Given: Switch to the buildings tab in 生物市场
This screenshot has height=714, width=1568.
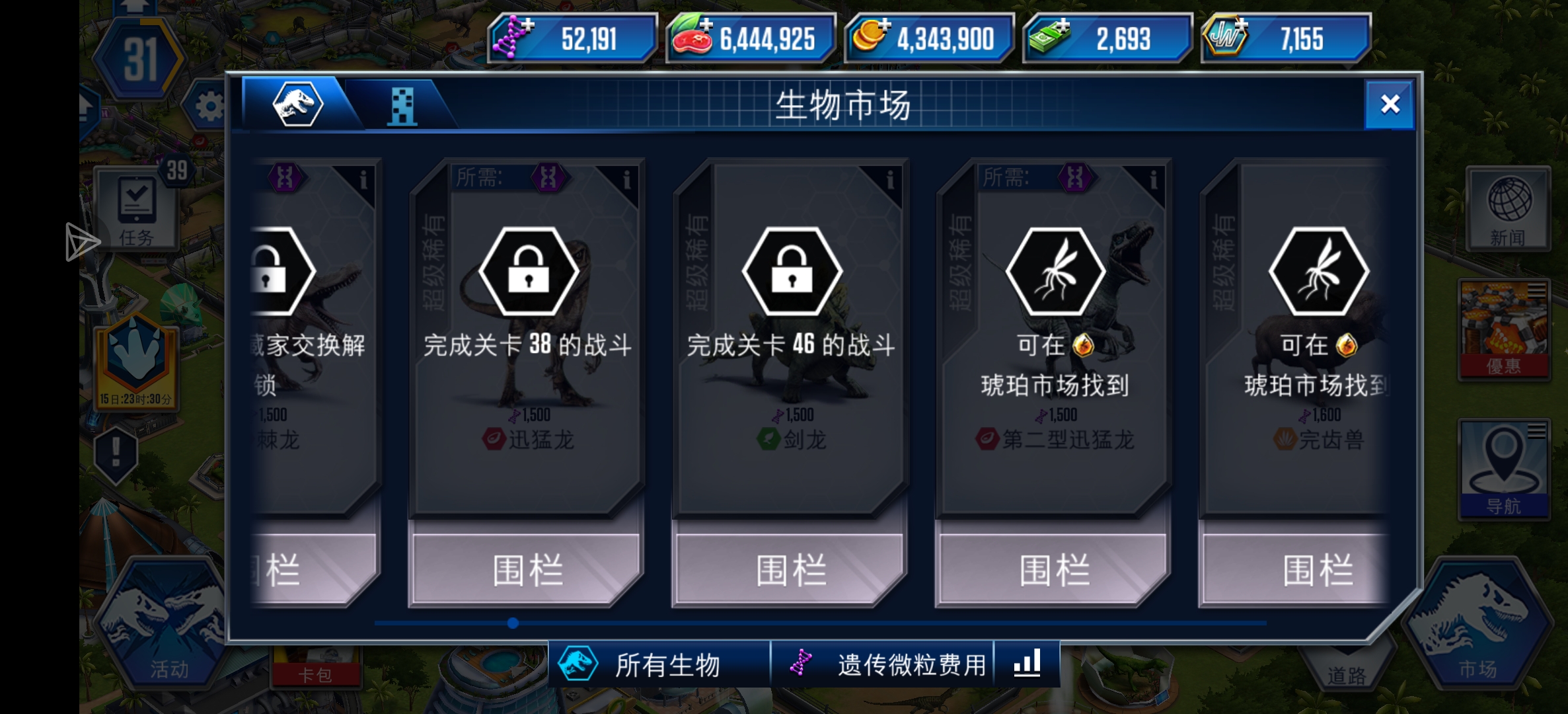Looking at the screenshot, I should pyautogui.click(x=402, y=106).
